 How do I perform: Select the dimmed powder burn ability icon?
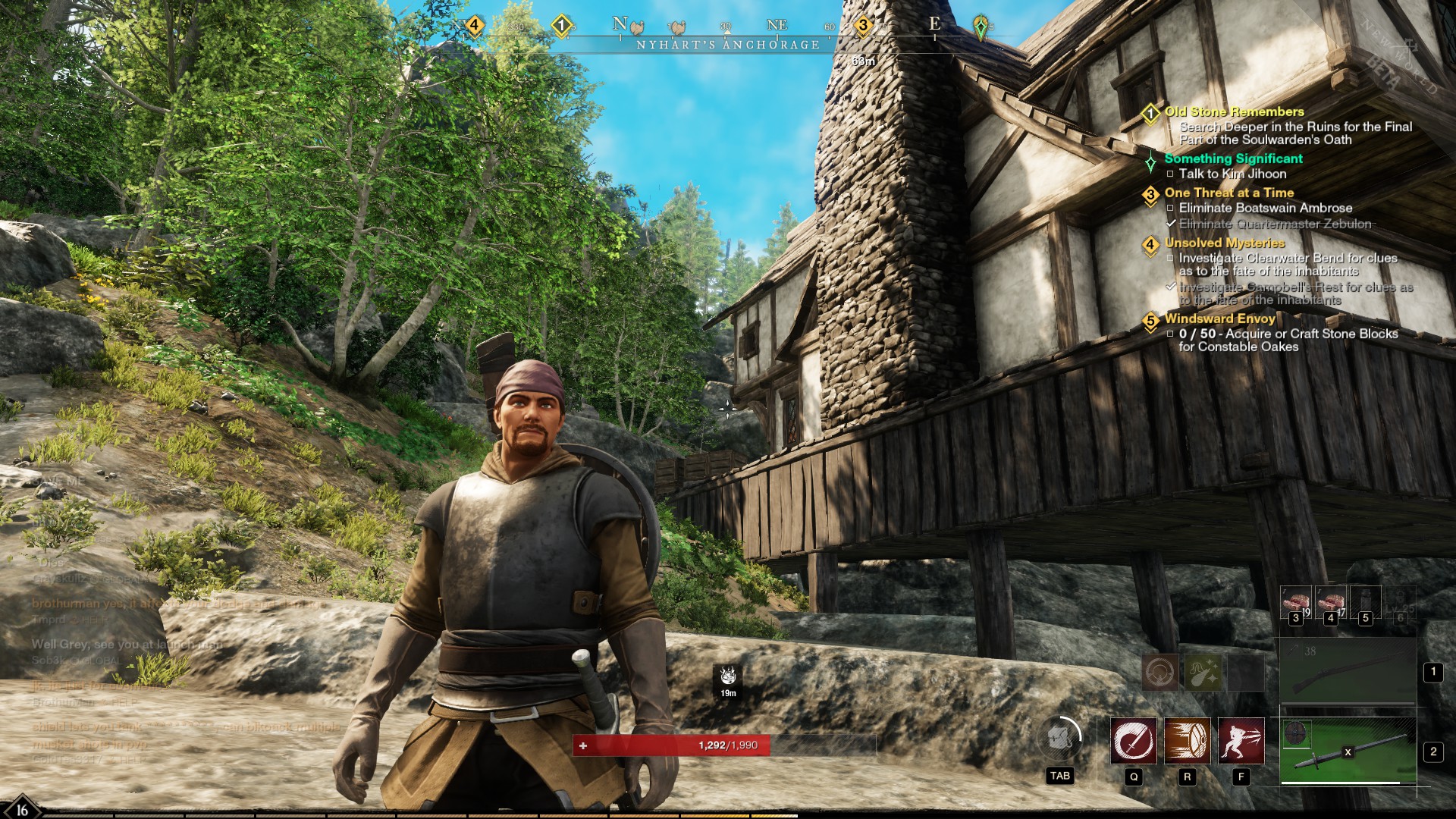click(x=1203, y=672)
